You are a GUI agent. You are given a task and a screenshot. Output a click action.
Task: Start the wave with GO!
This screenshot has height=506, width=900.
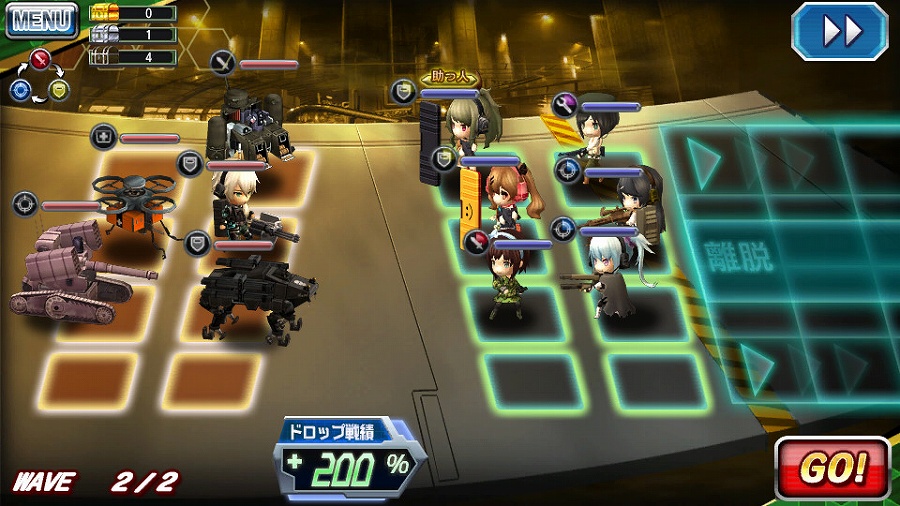pyautogui.click(x=832, y=467)
